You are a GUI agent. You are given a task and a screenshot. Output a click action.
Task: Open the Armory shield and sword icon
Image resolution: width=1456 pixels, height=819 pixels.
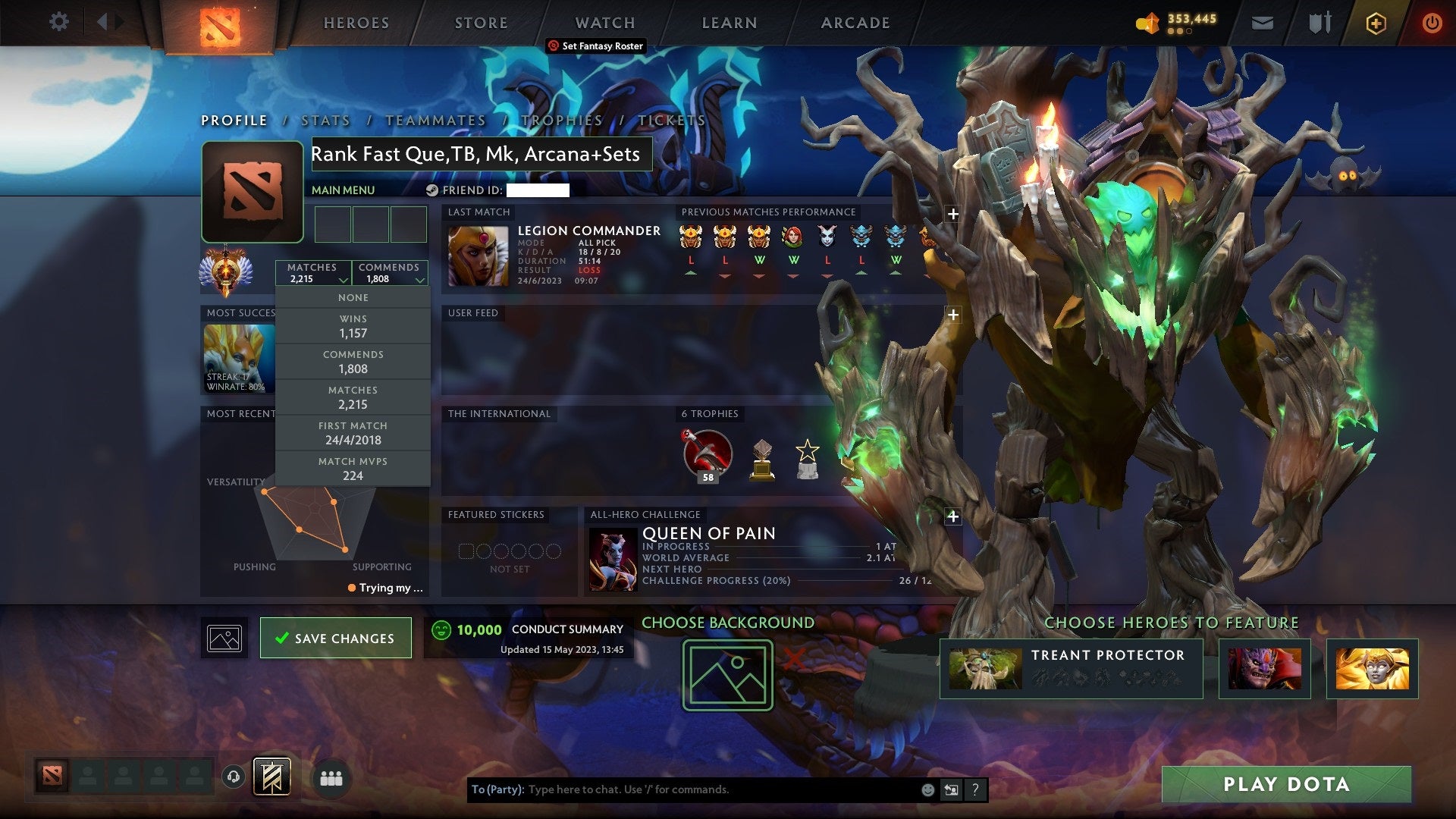(x=1319, y=23)
